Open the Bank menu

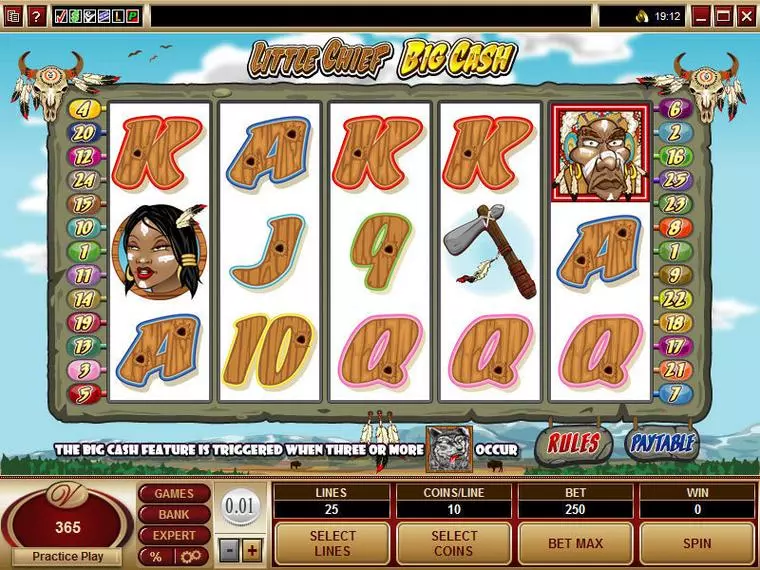(x=174, y=514)
